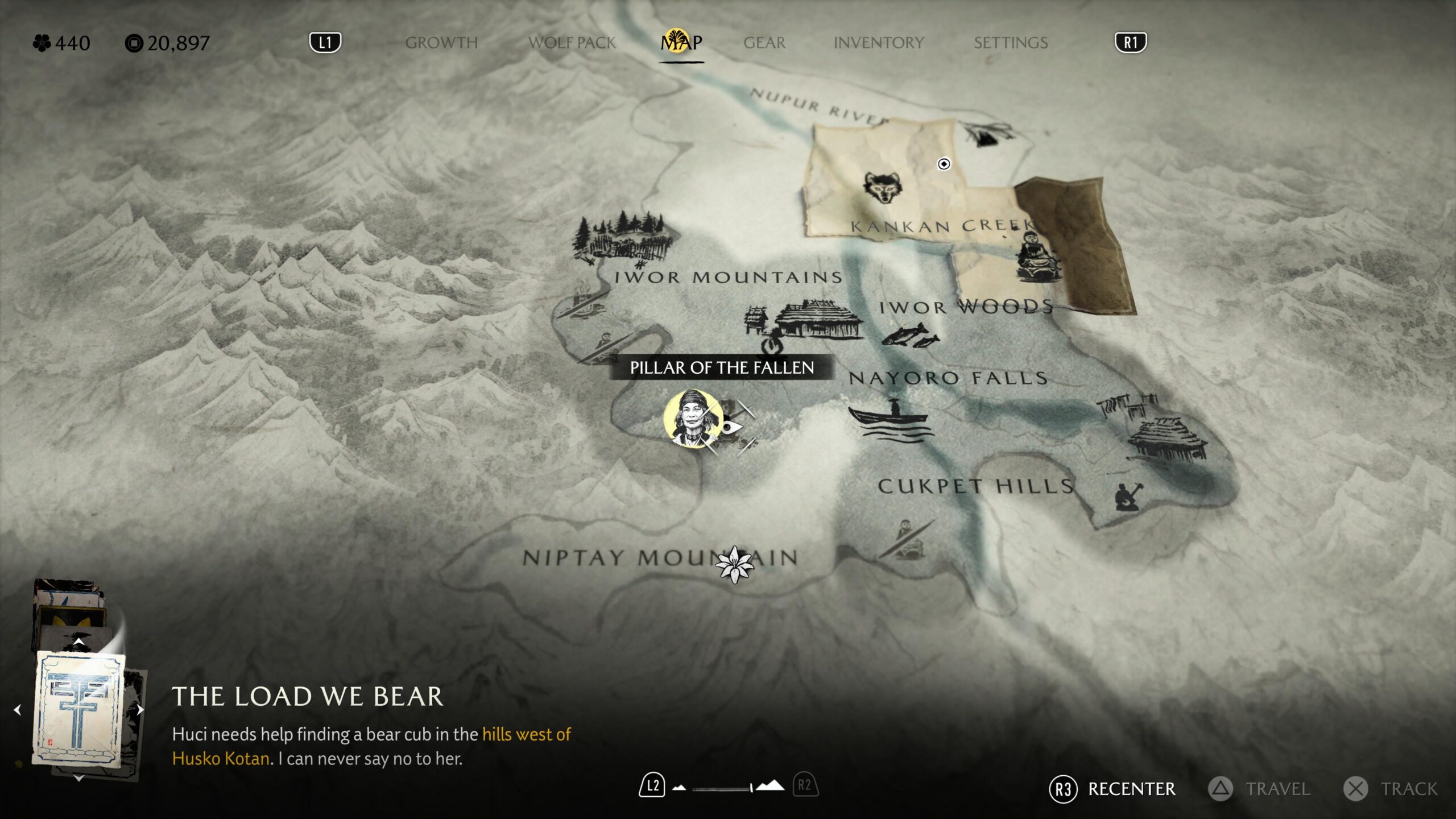Go to the Gear tab
This screenshot has width=1456, height=819.
[x=764, y=43]
